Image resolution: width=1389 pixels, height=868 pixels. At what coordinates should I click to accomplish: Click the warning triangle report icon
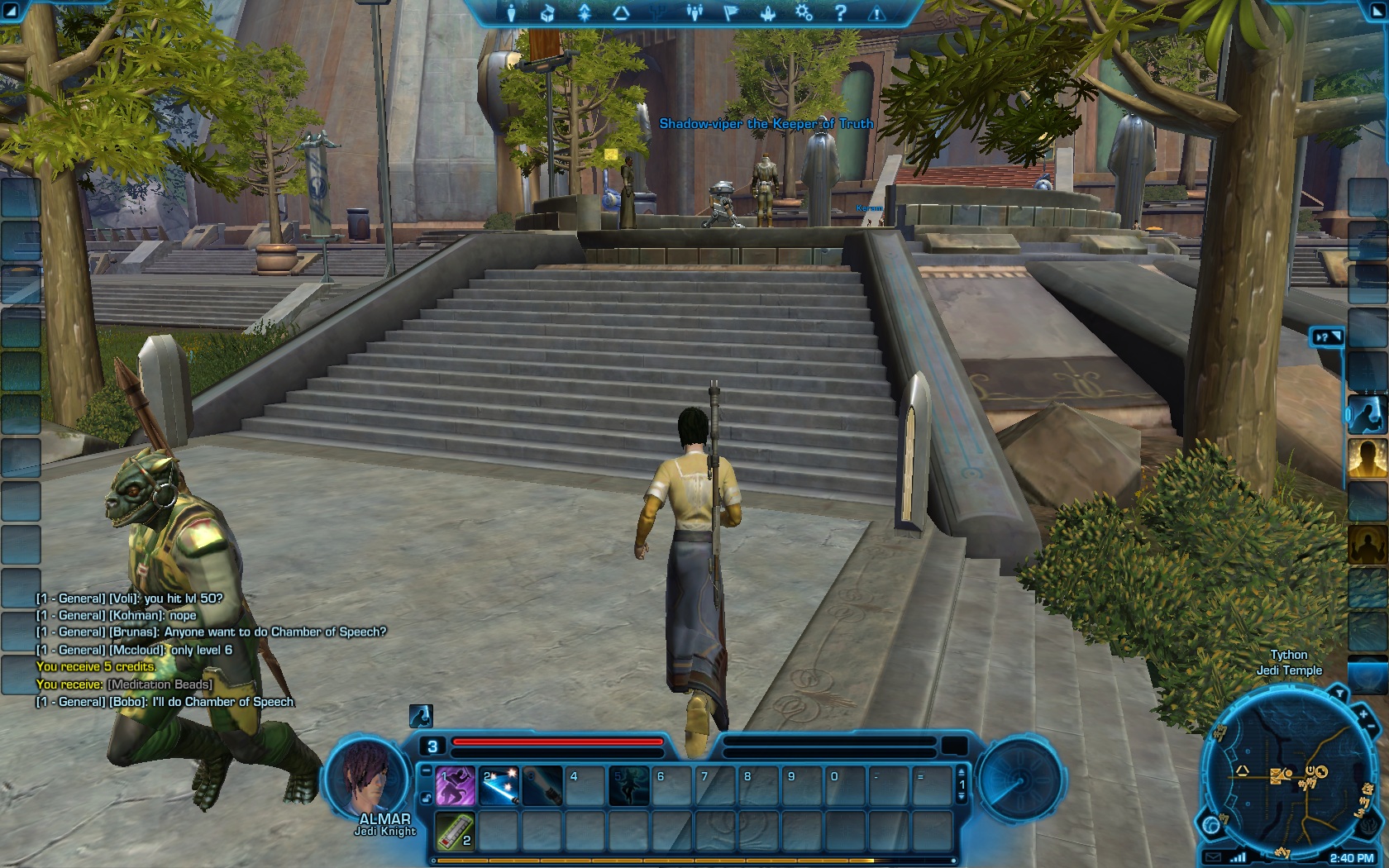click(876, 12)
